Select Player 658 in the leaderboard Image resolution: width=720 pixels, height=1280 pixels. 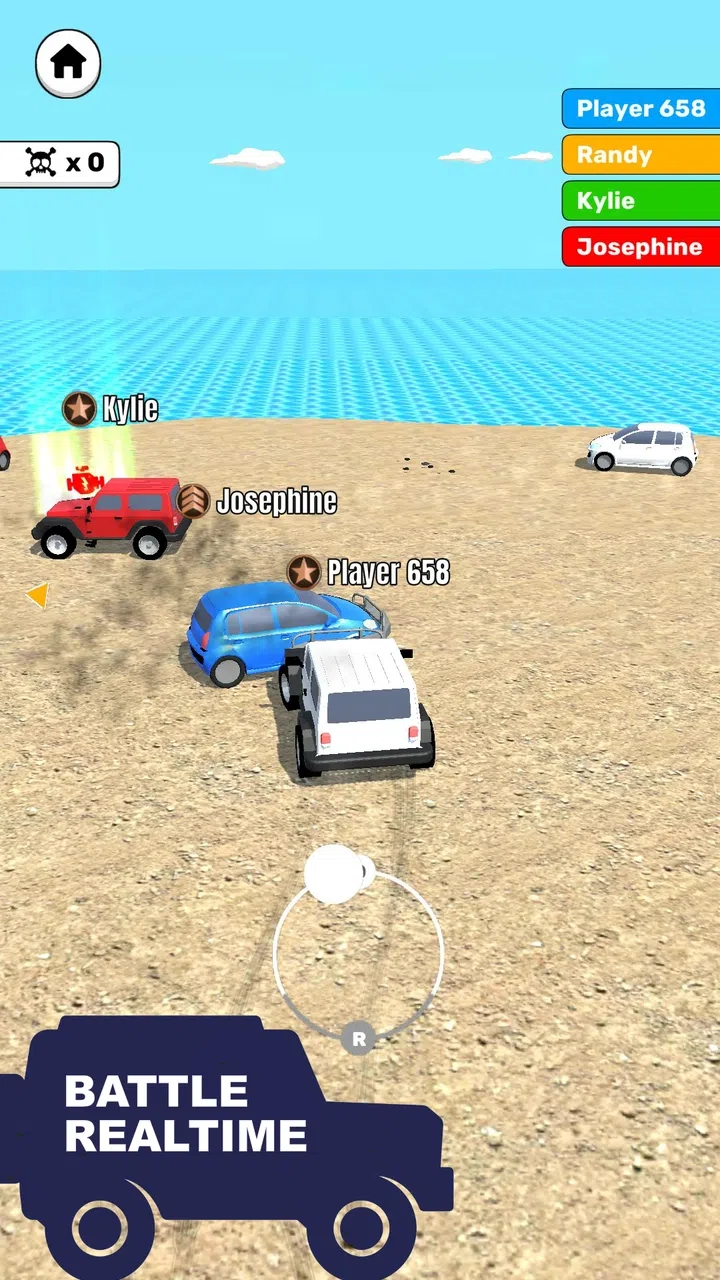(x=641, y=109)
